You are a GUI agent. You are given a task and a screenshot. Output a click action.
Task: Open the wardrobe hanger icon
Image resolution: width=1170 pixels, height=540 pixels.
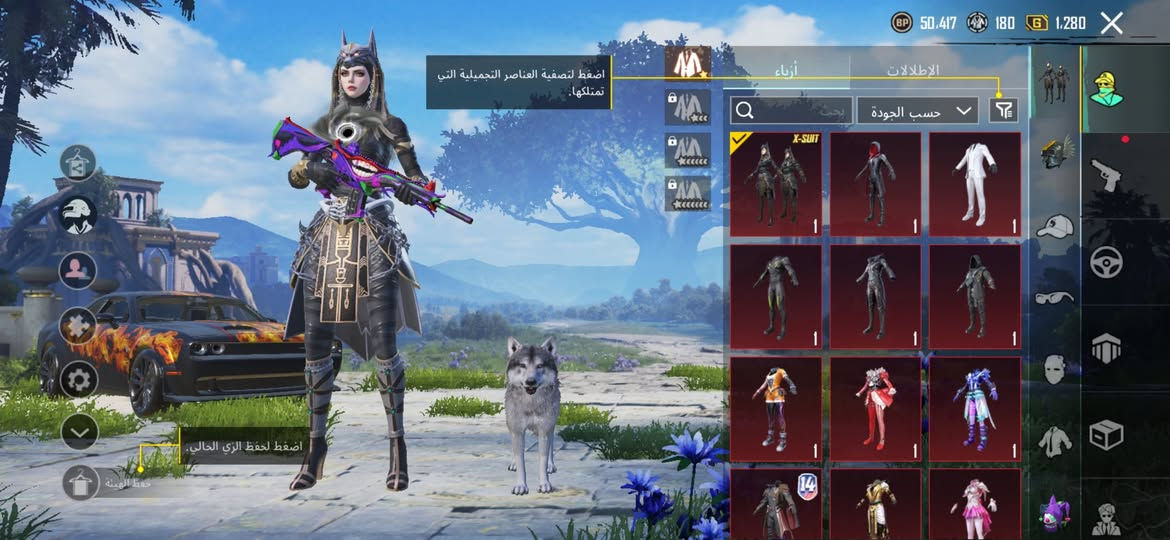(x=78, y=162)
